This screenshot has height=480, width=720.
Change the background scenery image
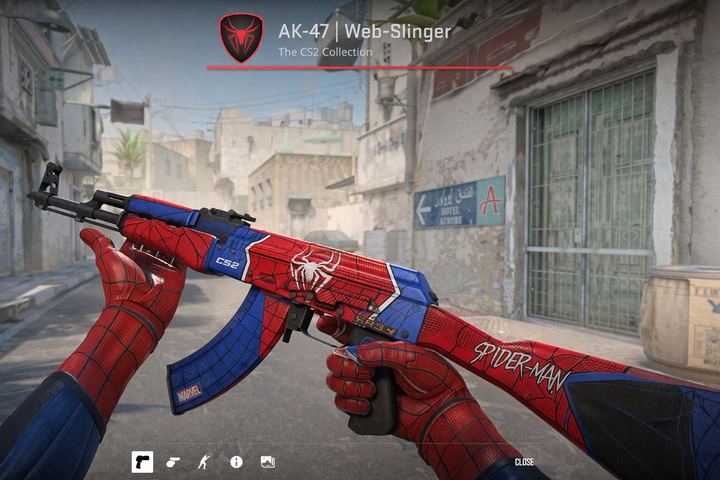267,462
